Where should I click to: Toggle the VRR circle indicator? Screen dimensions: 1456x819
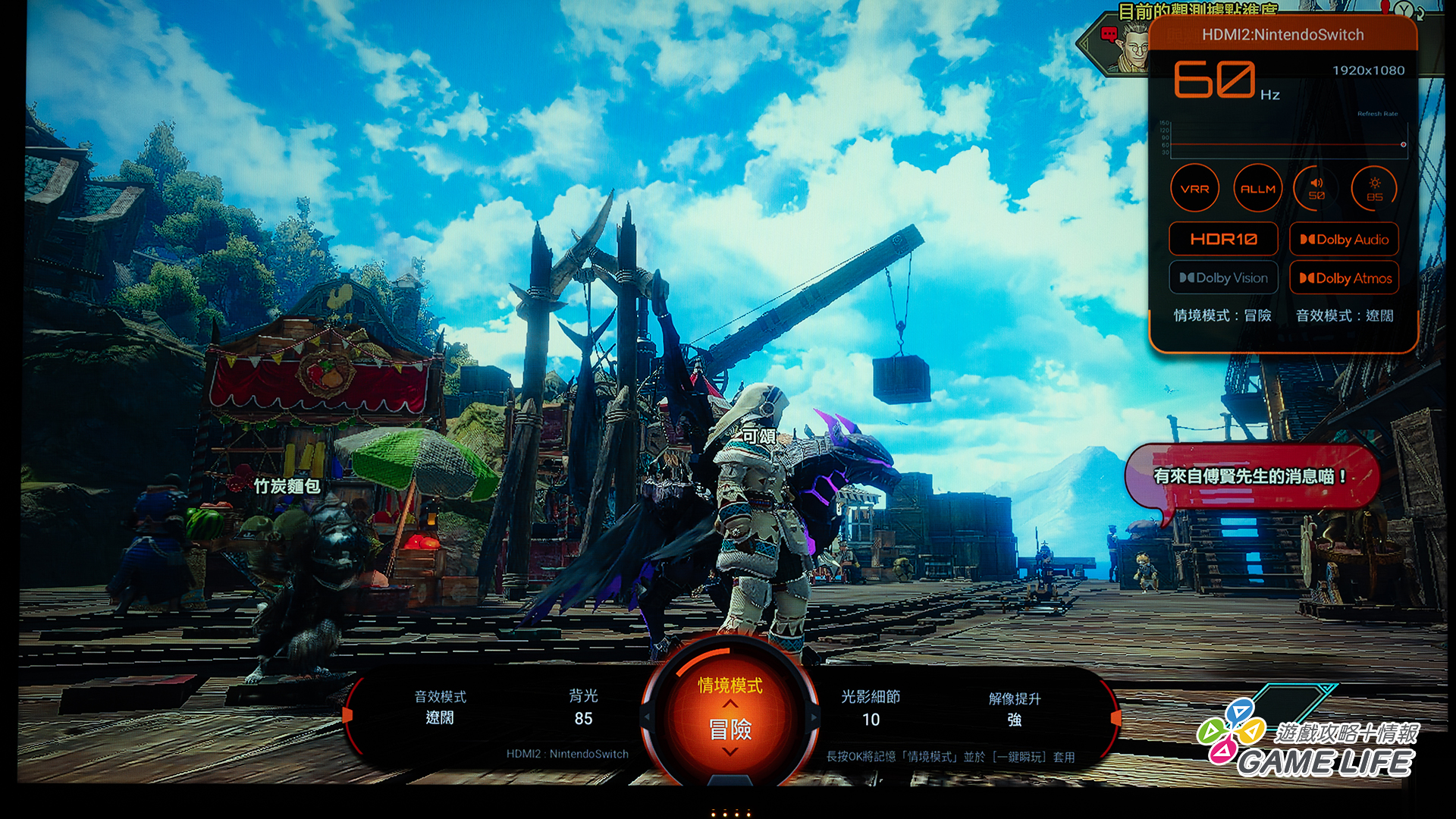tap(1194, 189)
